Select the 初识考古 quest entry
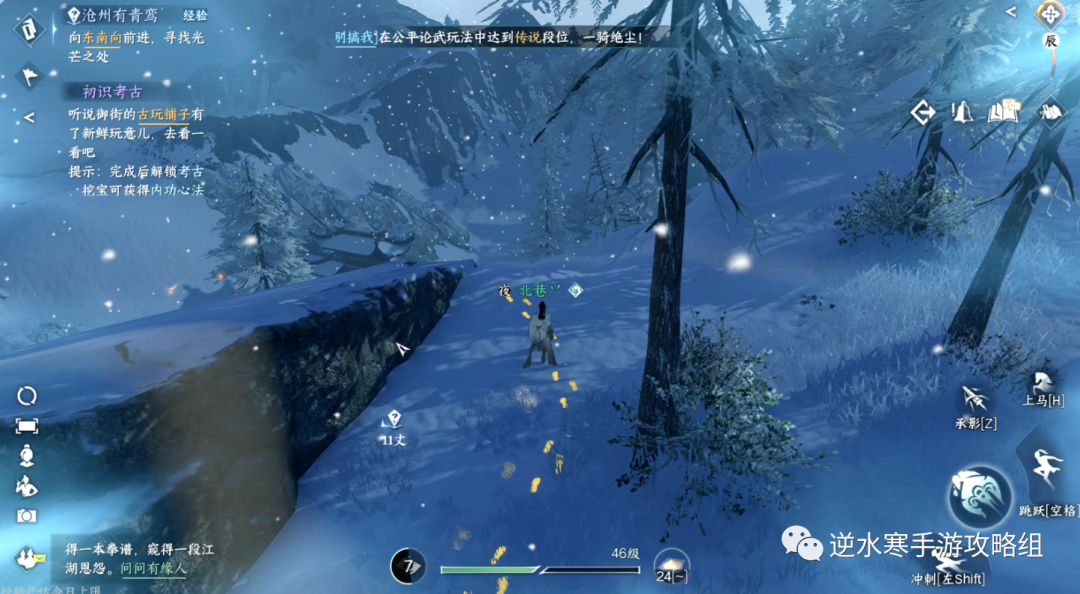 point(112,92)
